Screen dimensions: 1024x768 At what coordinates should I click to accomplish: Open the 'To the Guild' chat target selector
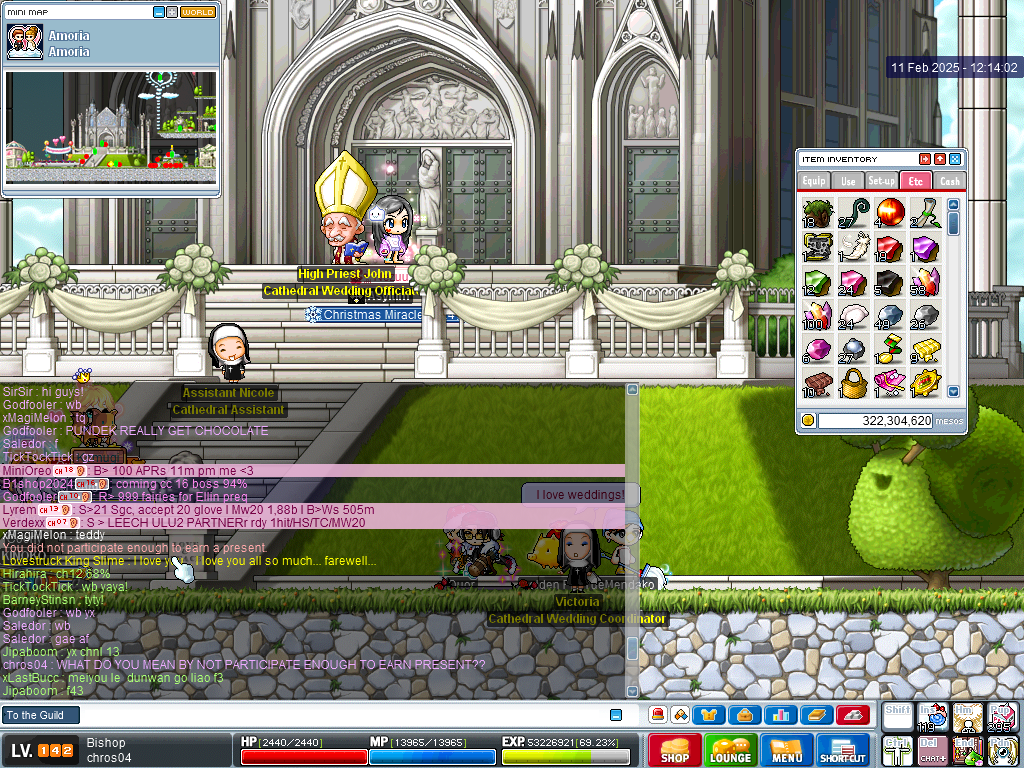coord(40,715)
